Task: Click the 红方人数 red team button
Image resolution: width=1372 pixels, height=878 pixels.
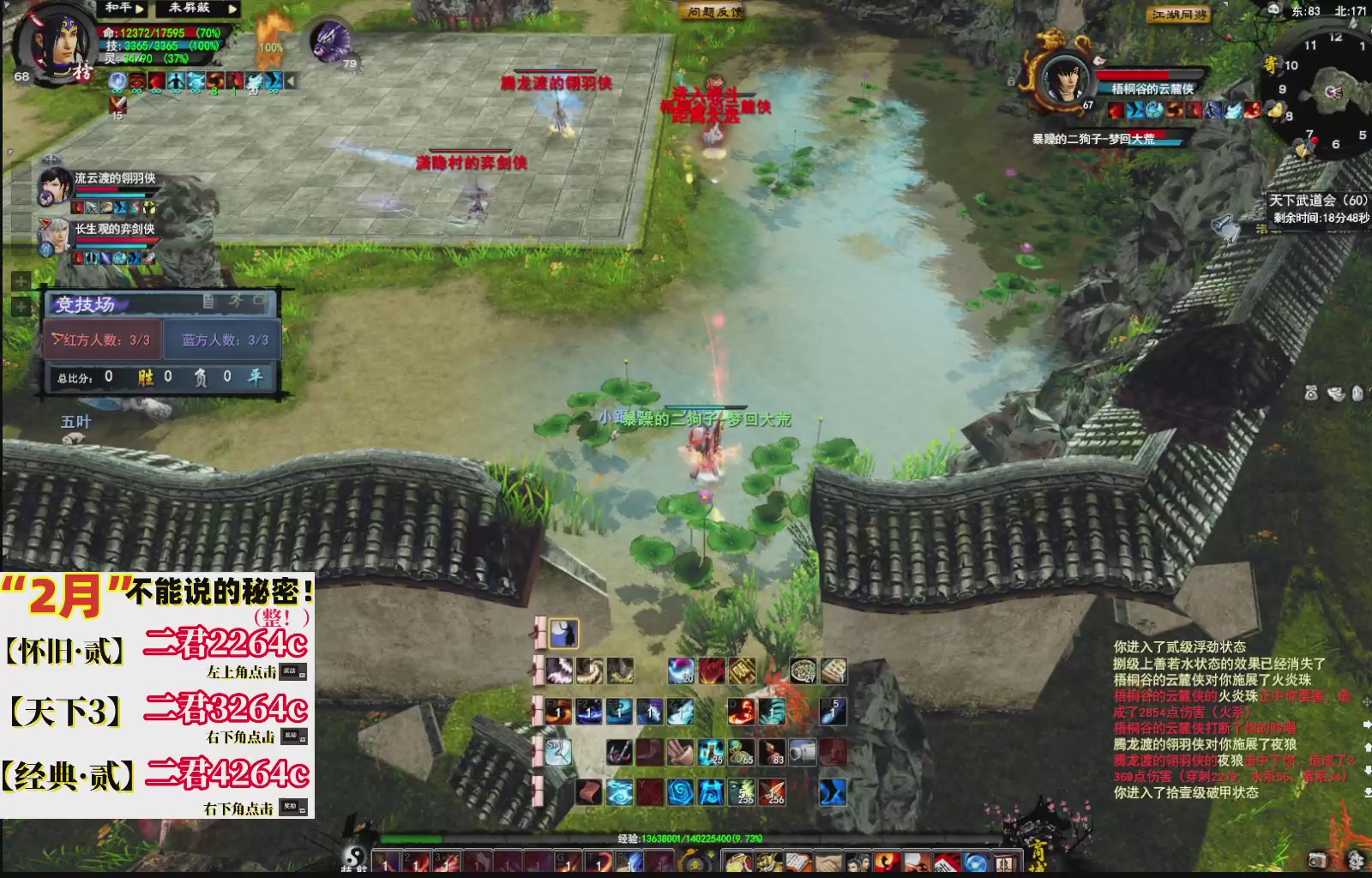Action: 99,340
